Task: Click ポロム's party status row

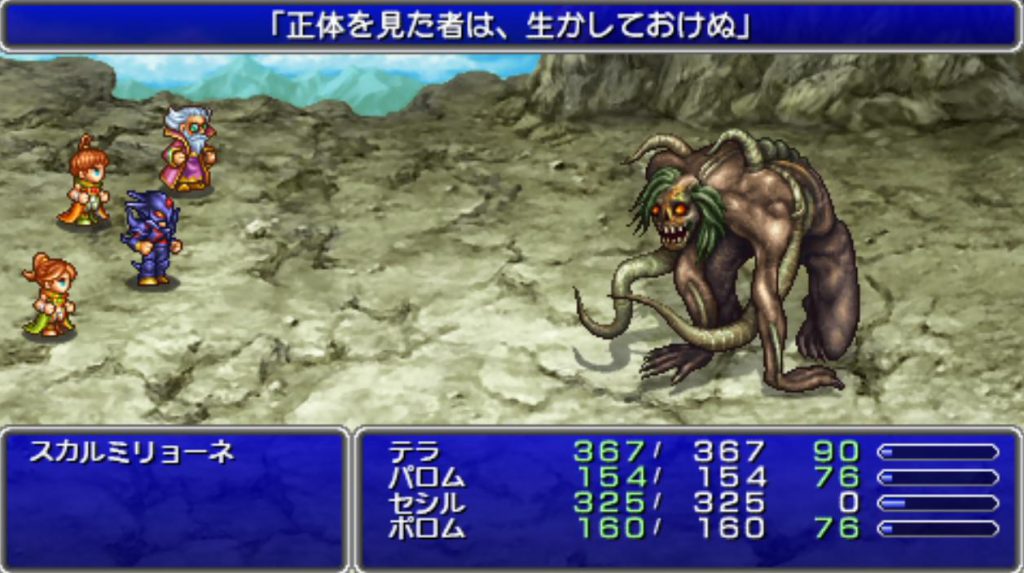Action: click(690, 527)
